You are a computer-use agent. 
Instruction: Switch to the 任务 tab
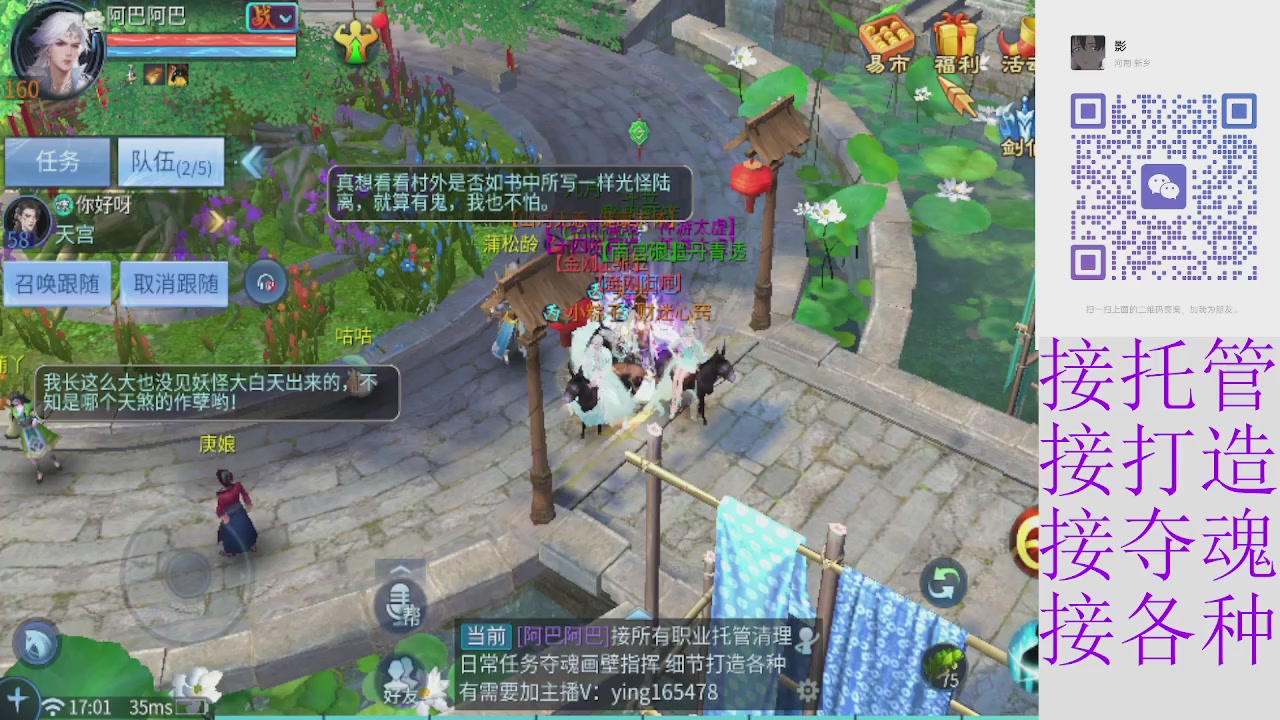(57, 163)
